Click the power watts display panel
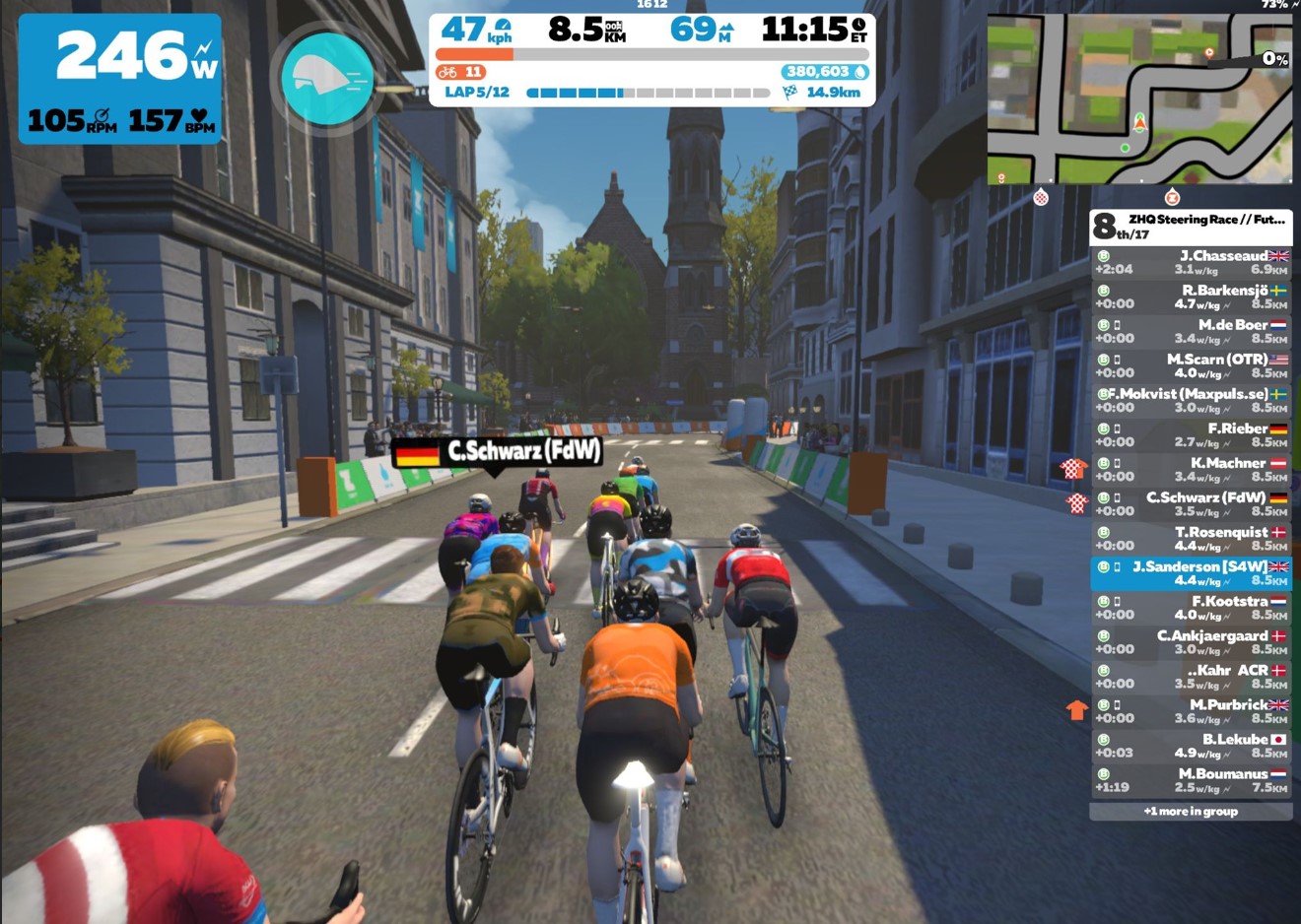The width and height of the screenshot is (1301, 924). coord(120,79)
